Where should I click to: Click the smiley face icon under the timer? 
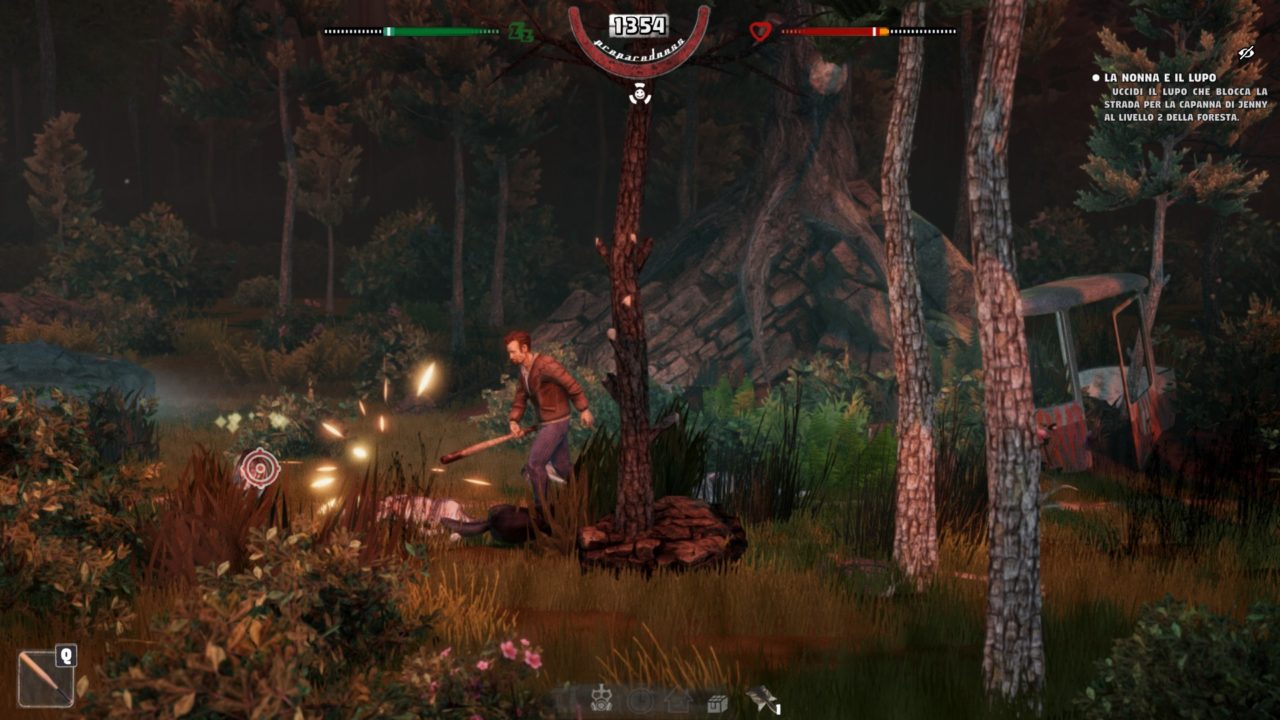638,95
